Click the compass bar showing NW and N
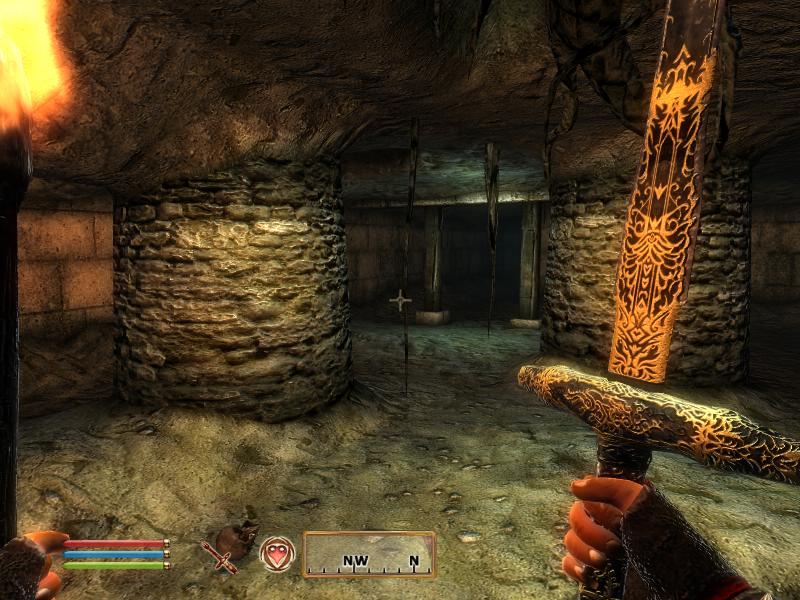The height and width of the screenshot is (600, 800). [369, 554]
